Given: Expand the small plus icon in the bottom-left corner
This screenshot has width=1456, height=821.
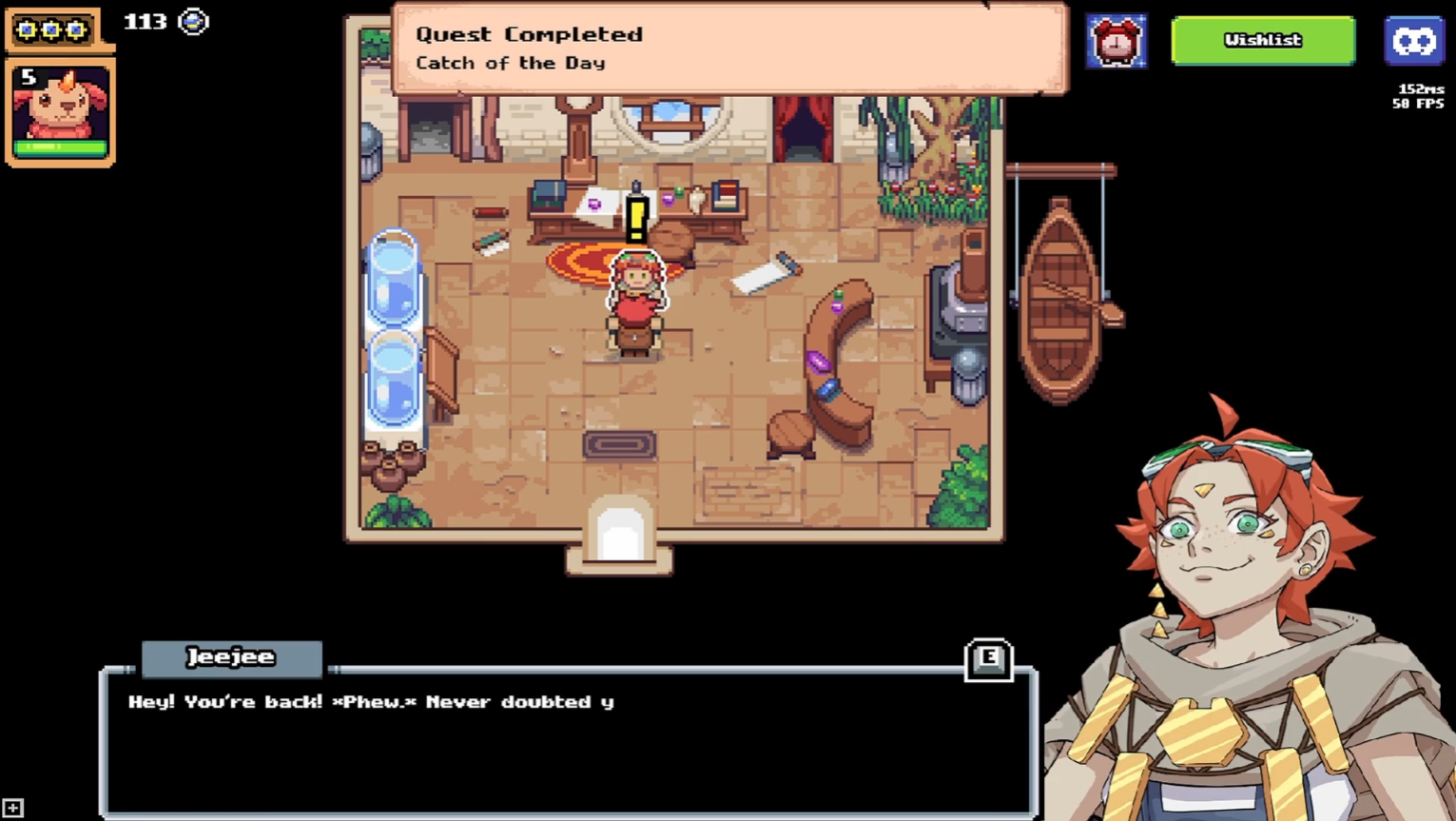Looking at the screenshot, I should [x=11, y=807].
